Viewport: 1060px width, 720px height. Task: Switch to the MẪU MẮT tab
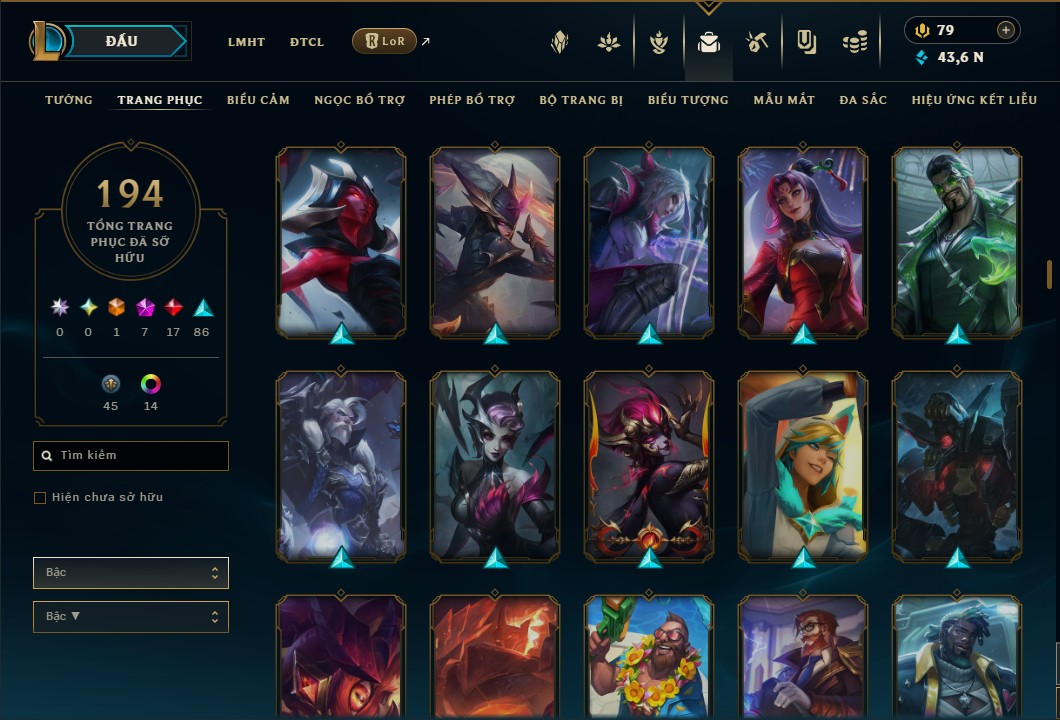(x=784, y=100)
